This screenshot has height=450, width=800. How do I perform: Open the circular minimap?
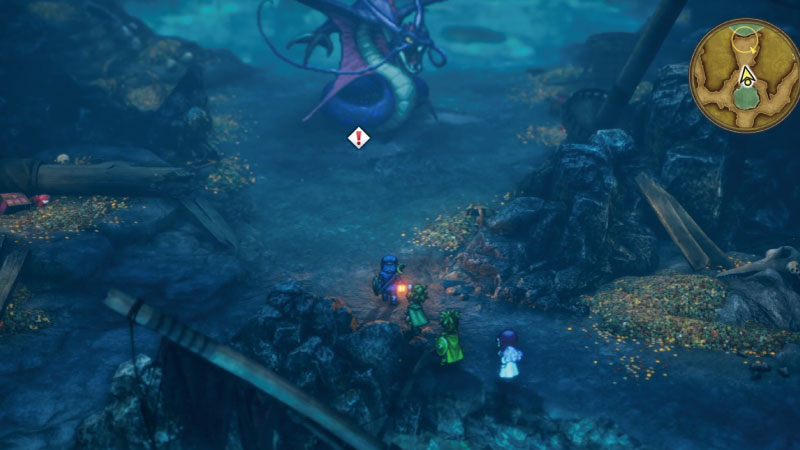click(743, 76)
